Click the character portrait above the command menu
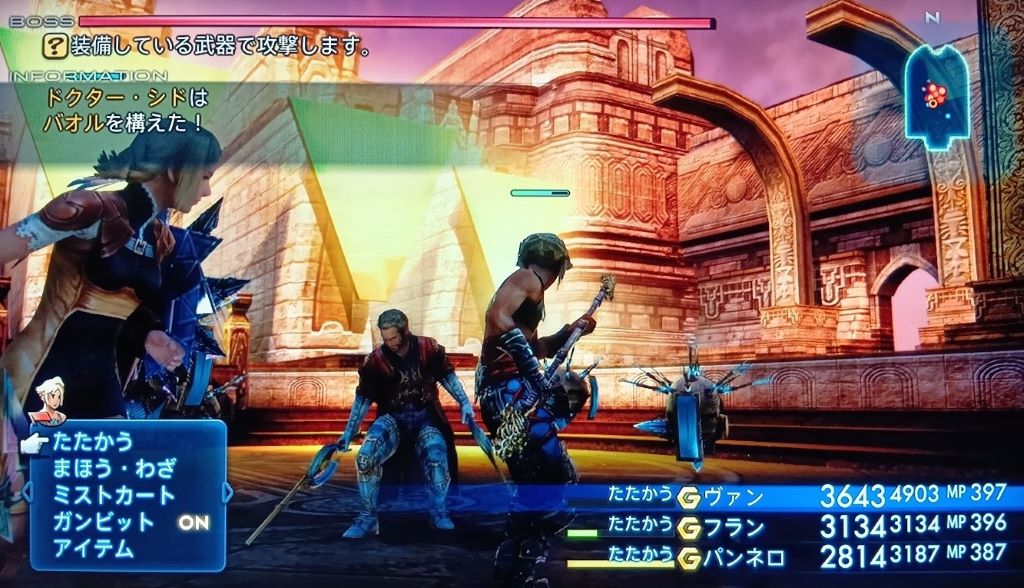Image resolution: width=1024 pixels, height=588 pixels. click(x=50, y=398)
